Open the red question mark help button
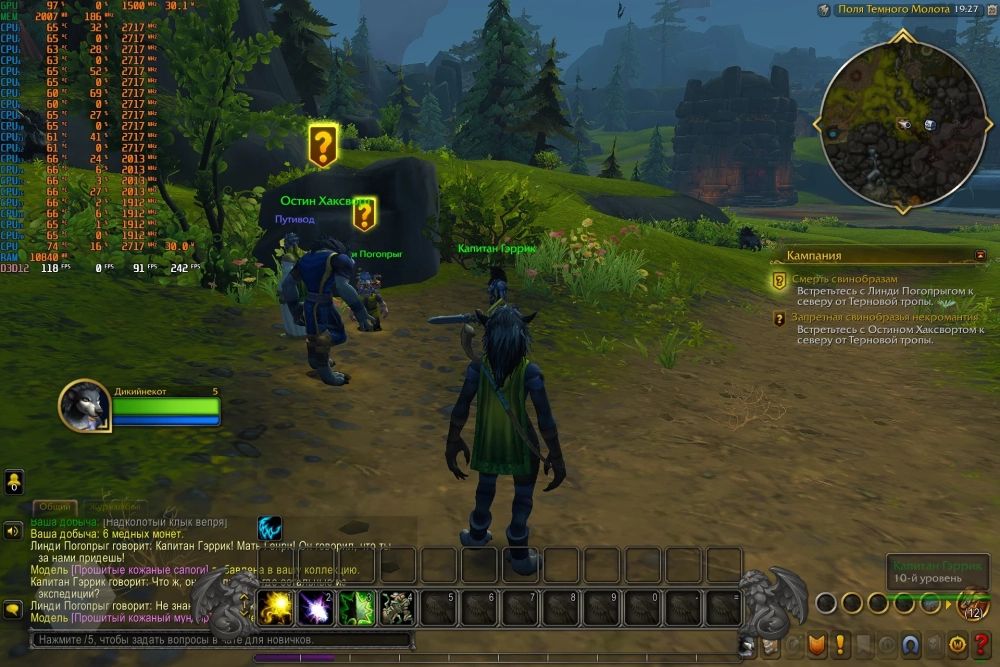 [x=981, y=644]
